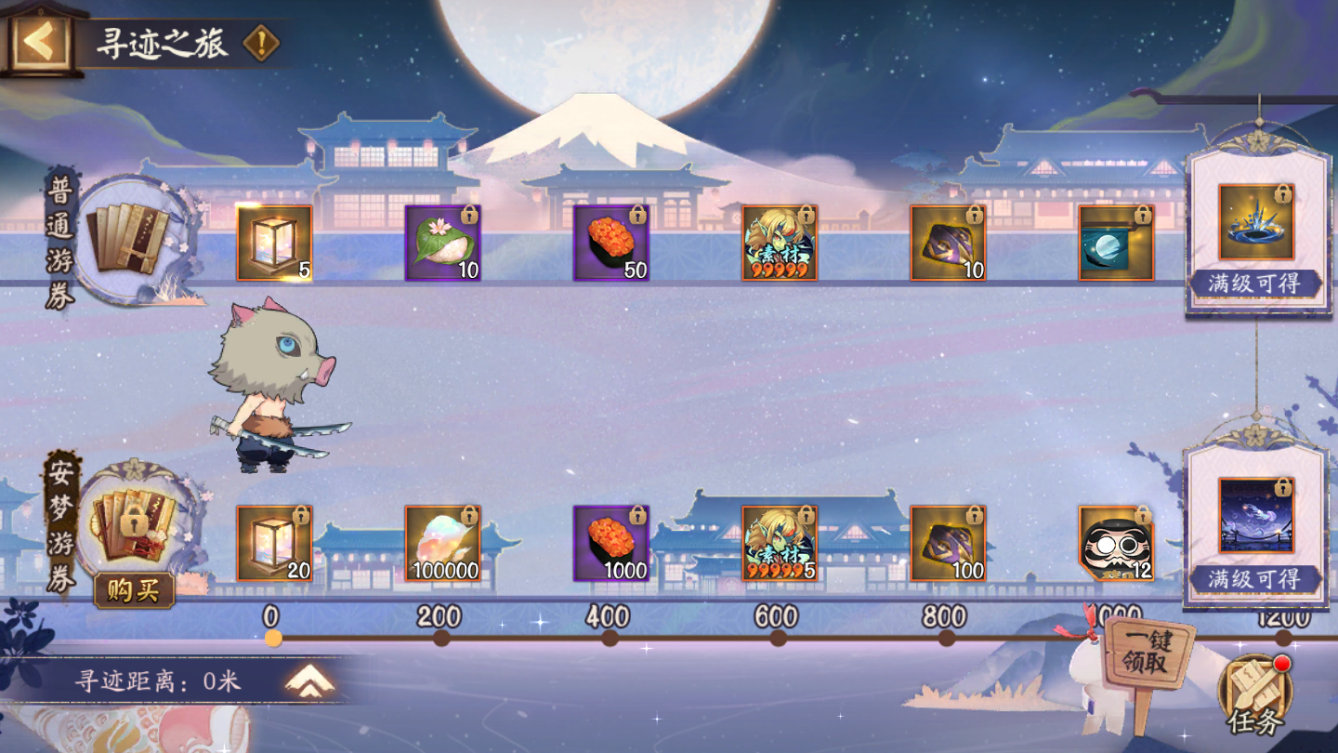Viewport: 1338px width, 753px height.
Task: Select the free purple cloth reward 10
Action: pyautogui.click(x=947, y=243)
